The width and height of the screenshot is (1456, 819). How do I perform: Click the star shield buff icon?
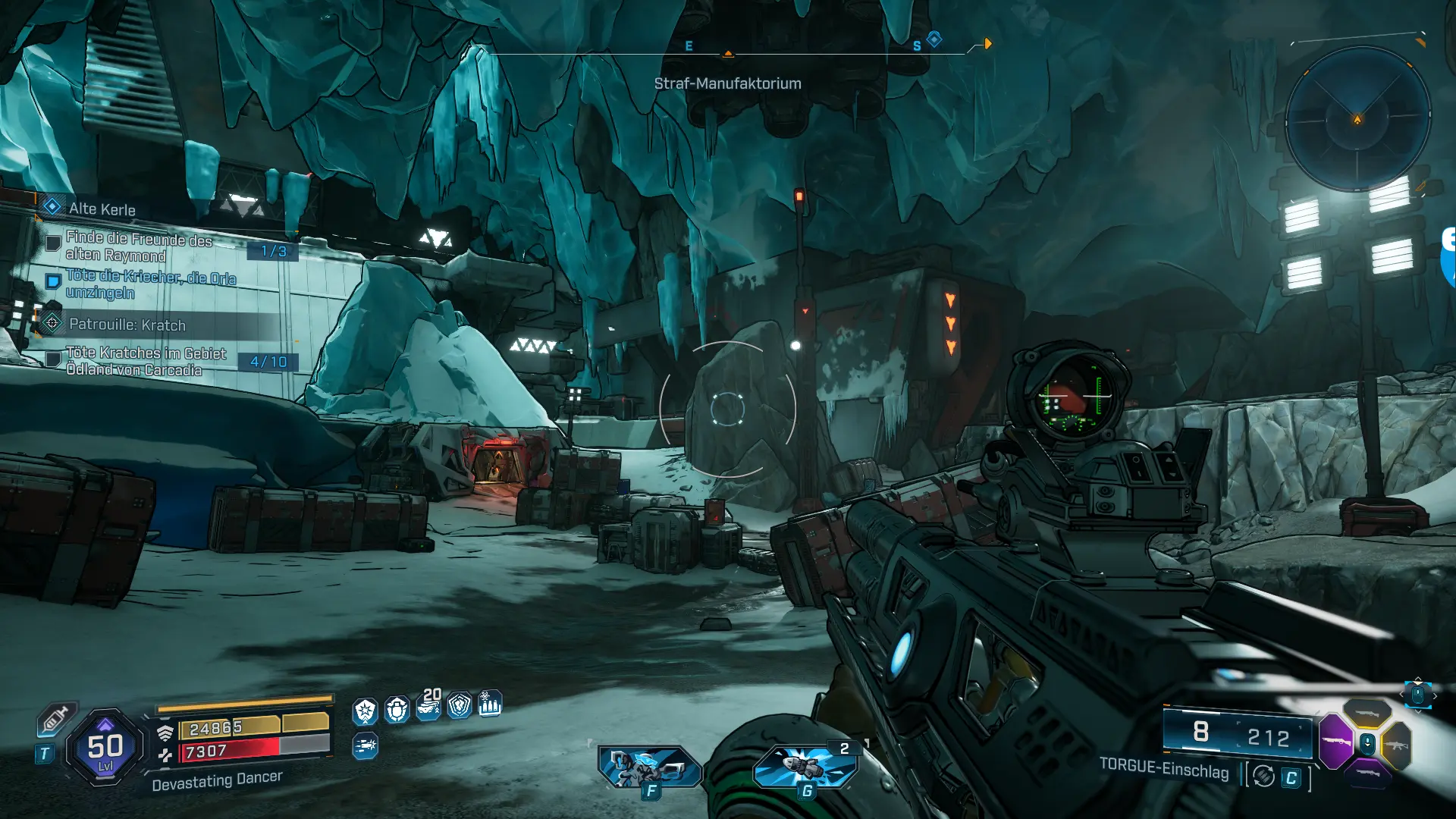(365, 711)
